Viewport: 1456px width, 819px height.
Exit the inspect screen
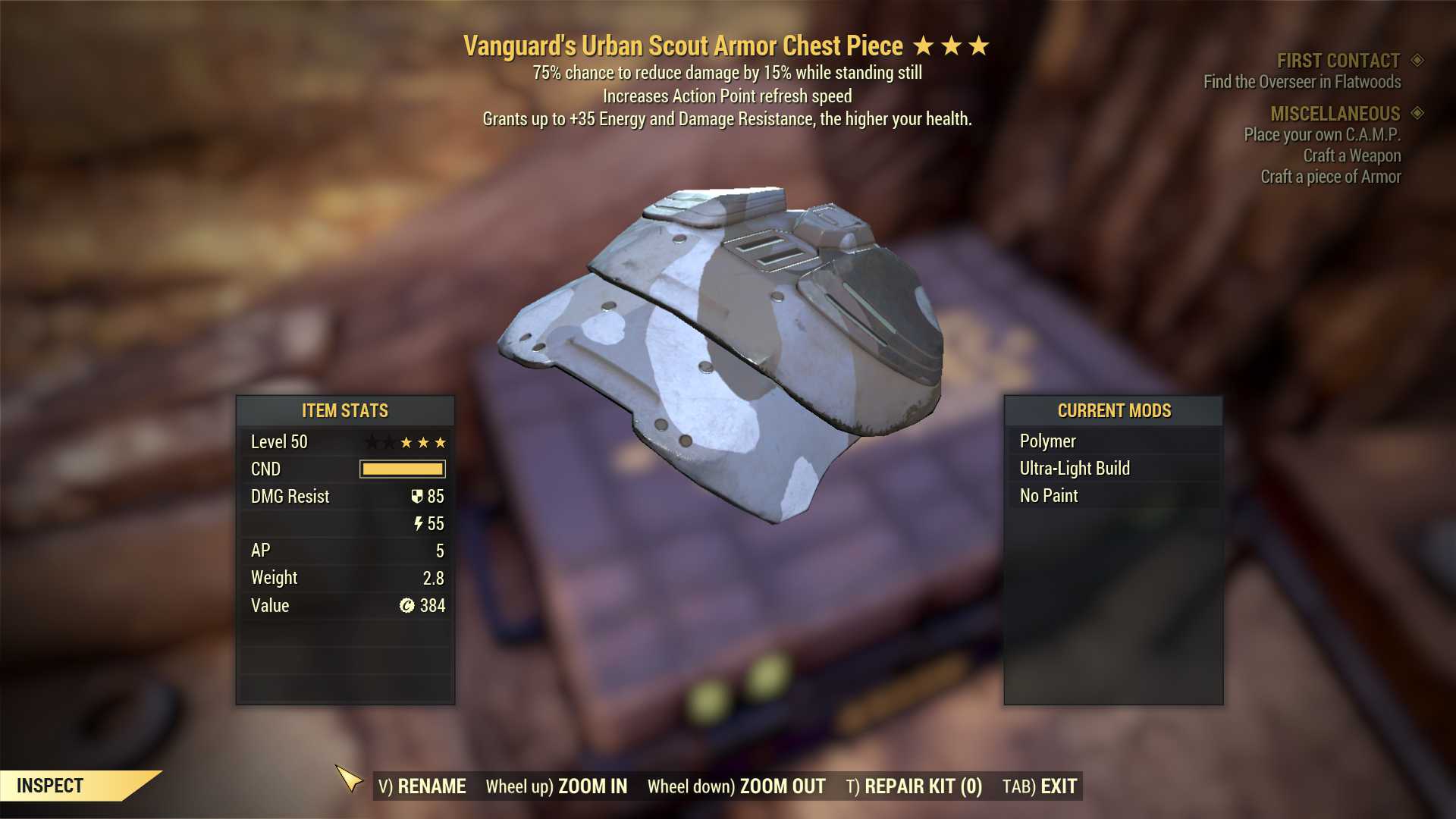(1040, 786)
